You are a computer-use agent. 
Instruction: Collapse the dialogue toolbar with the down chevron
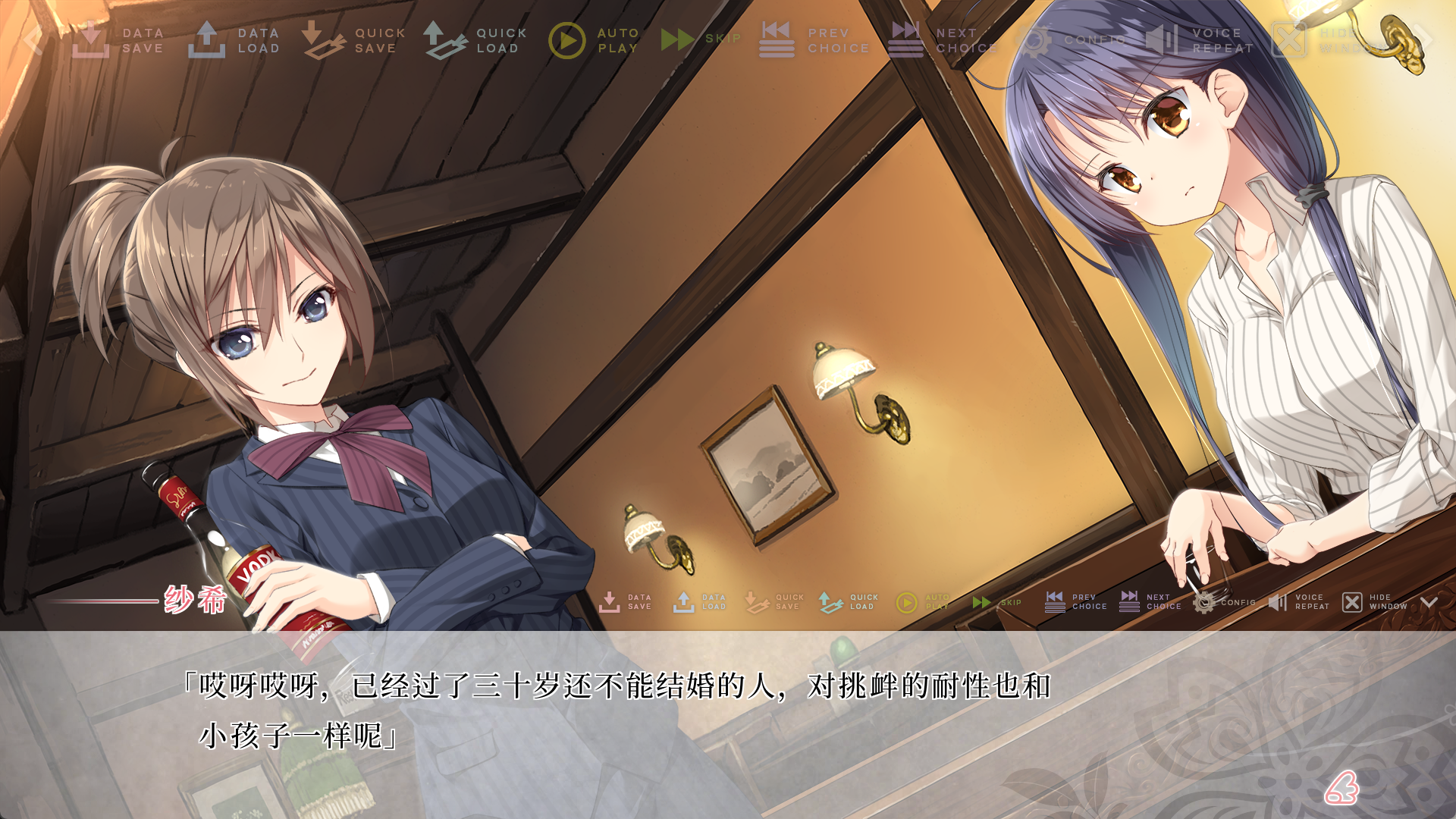pyautogui.click(x=1429, y=602)
